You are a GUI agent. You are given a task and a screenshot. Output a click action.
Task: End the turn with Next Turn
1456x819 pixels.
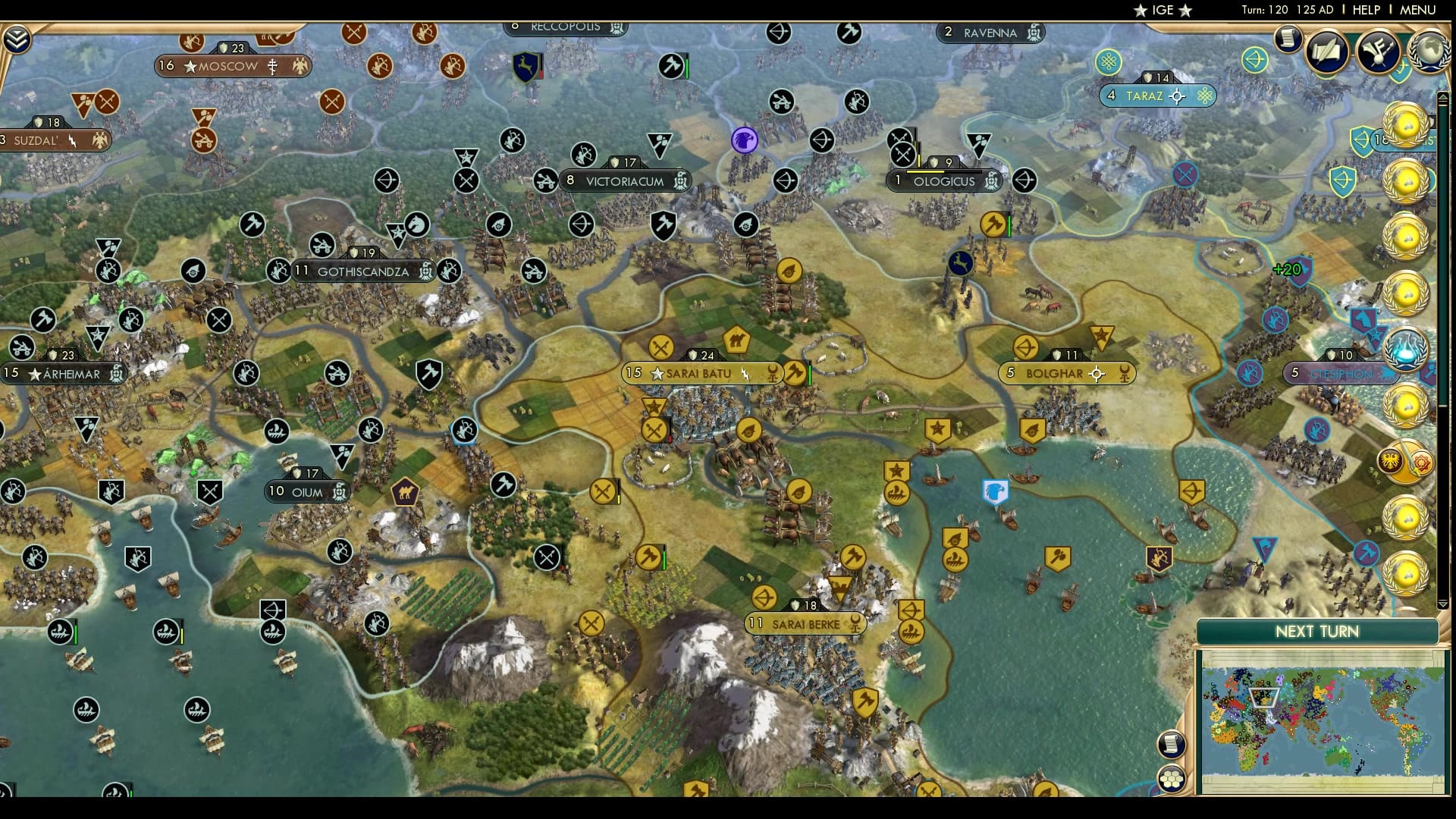click(x=1316, y=632)
